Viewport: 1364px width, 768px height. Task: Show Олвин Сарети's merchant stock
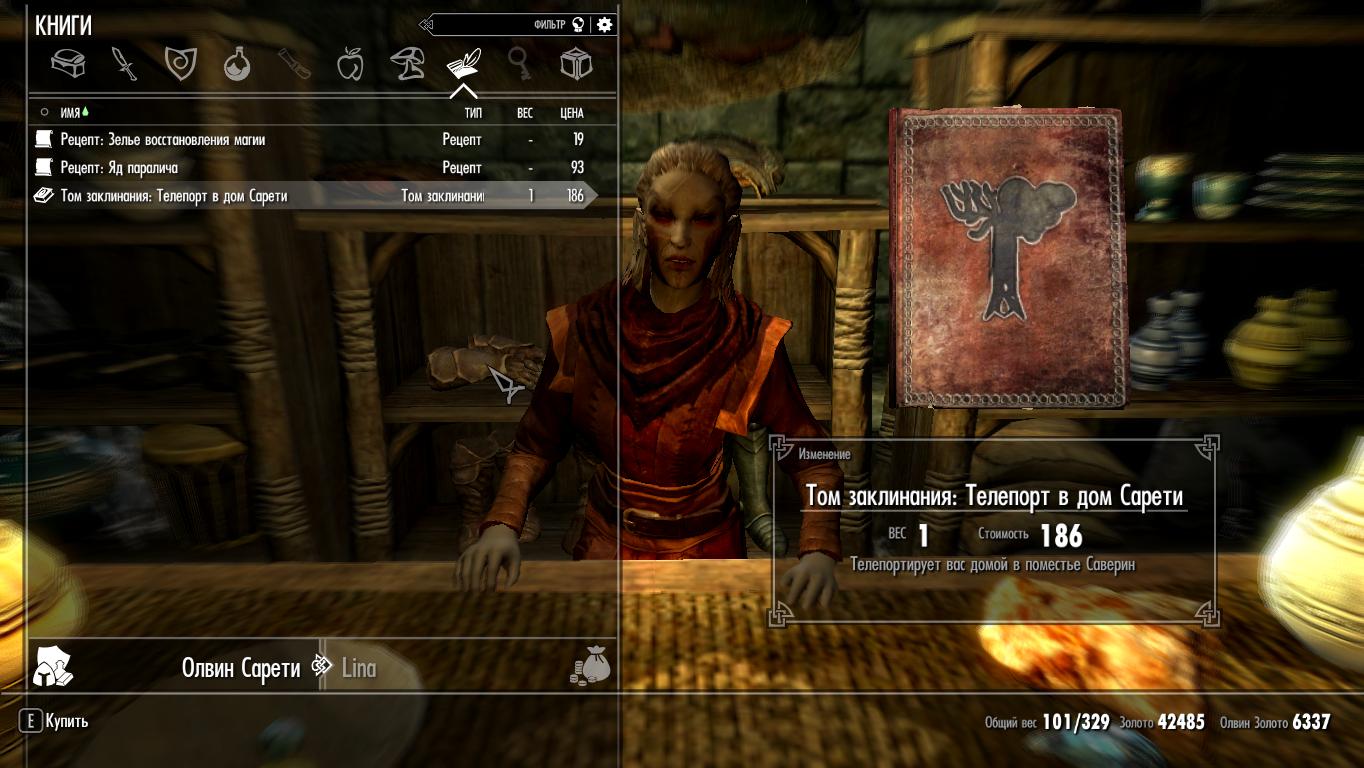pos(240,668)
